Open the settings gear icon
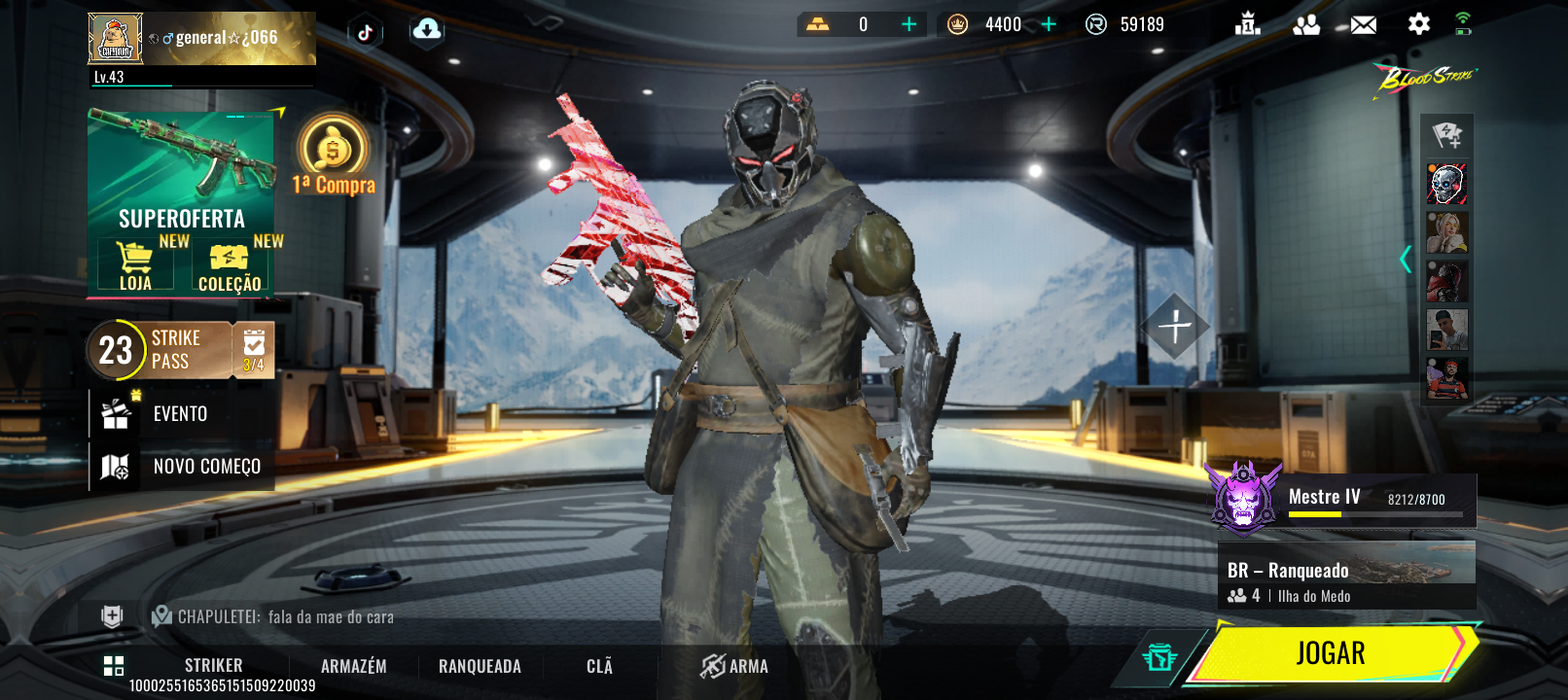This screenshot has width=1568, height=700. pyautogui.click(x=1418, y=24)
